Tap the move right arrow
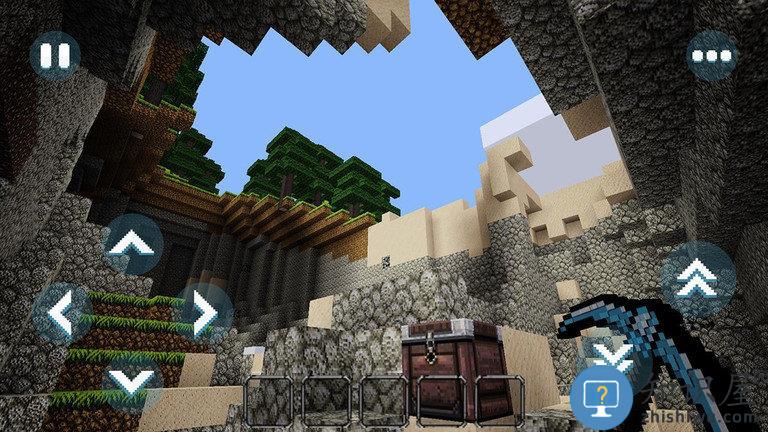This screenshot has width=768, height=432. 203,314
